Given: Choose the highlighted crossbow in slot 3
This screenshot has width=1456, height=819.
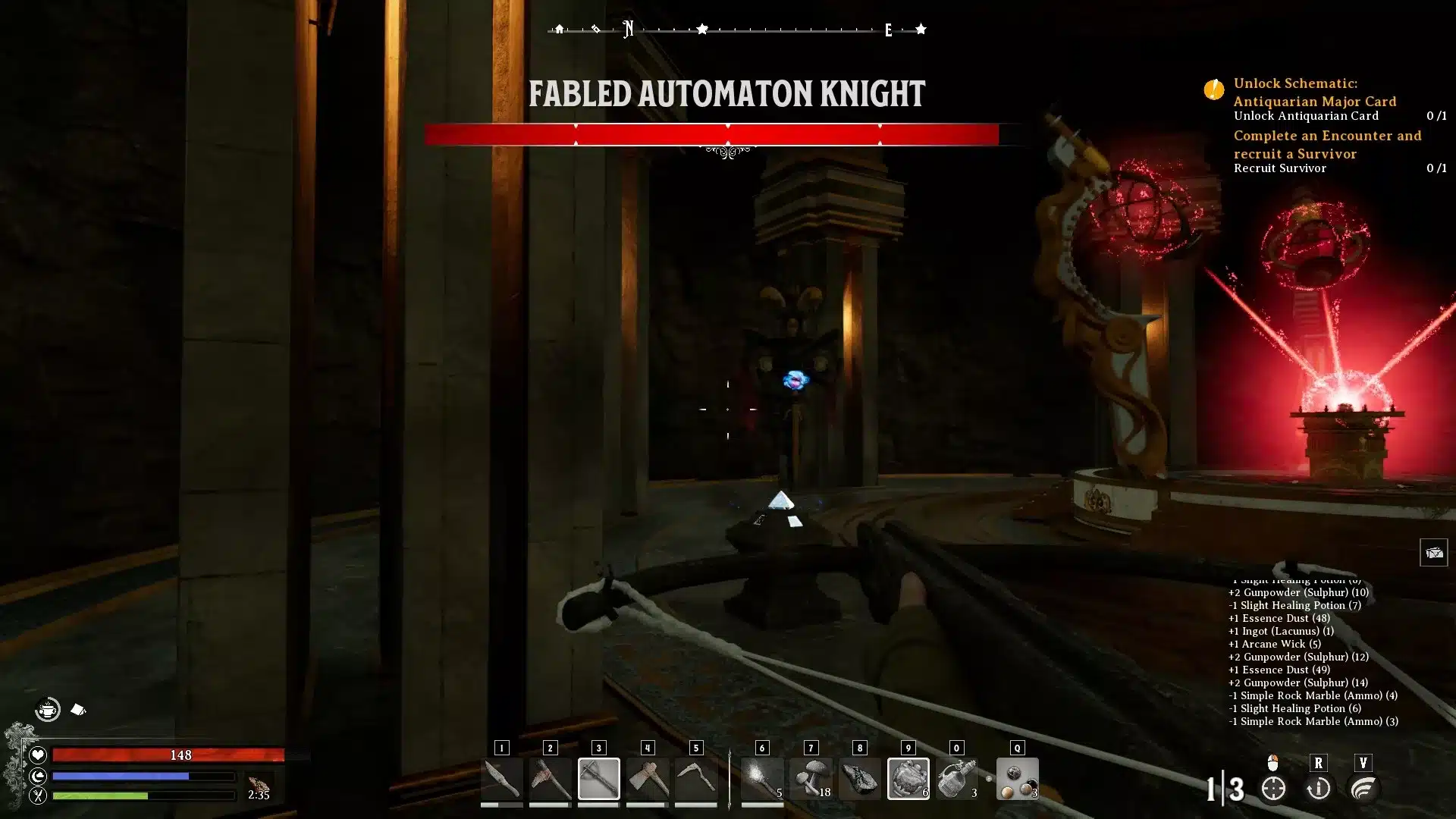Looking at the screenshot, I should pos(598,779).
